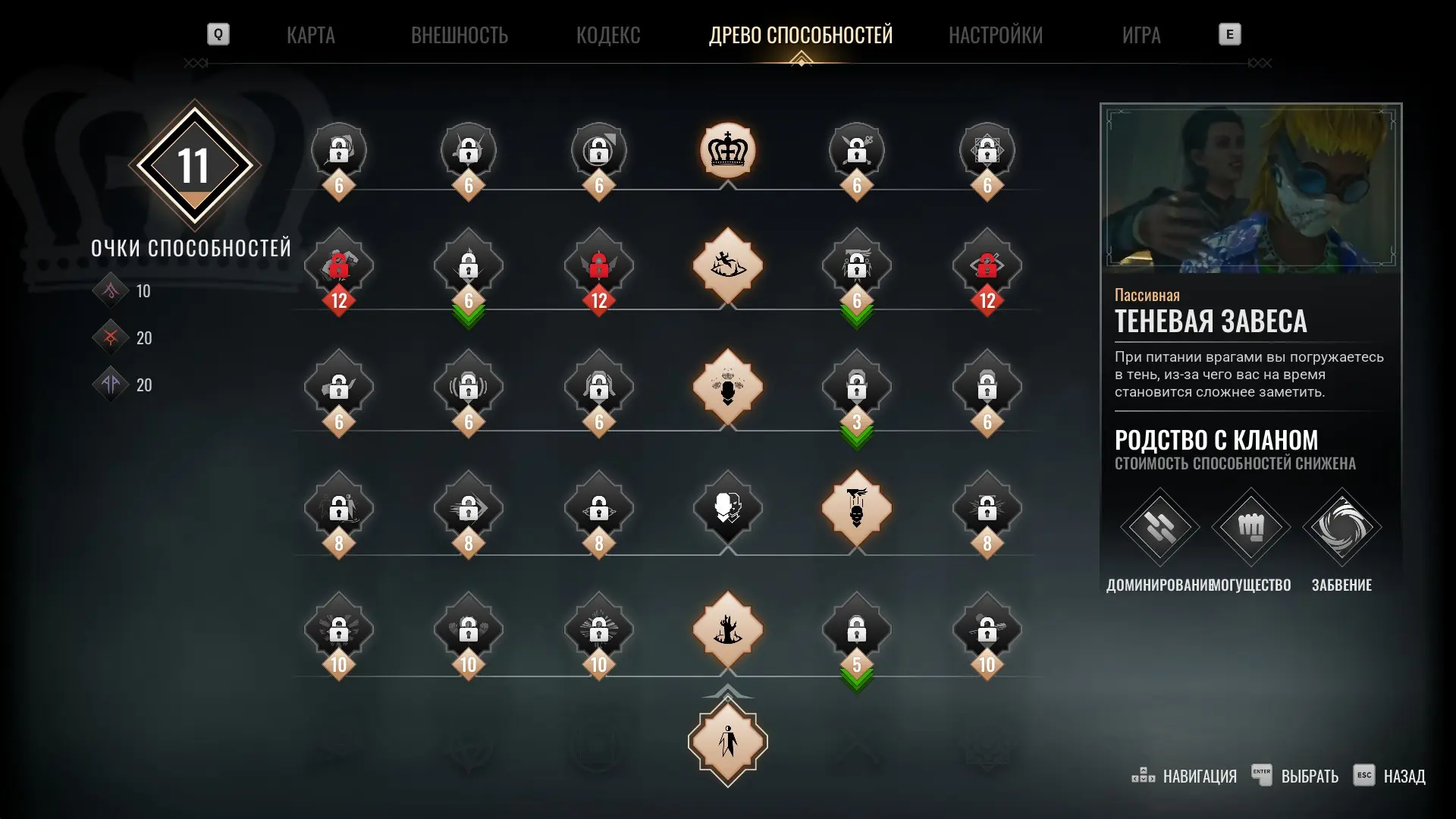The image size is (1456, 819).
Task: Go to the Кодекс tab
Action: (x=608, y=35)
